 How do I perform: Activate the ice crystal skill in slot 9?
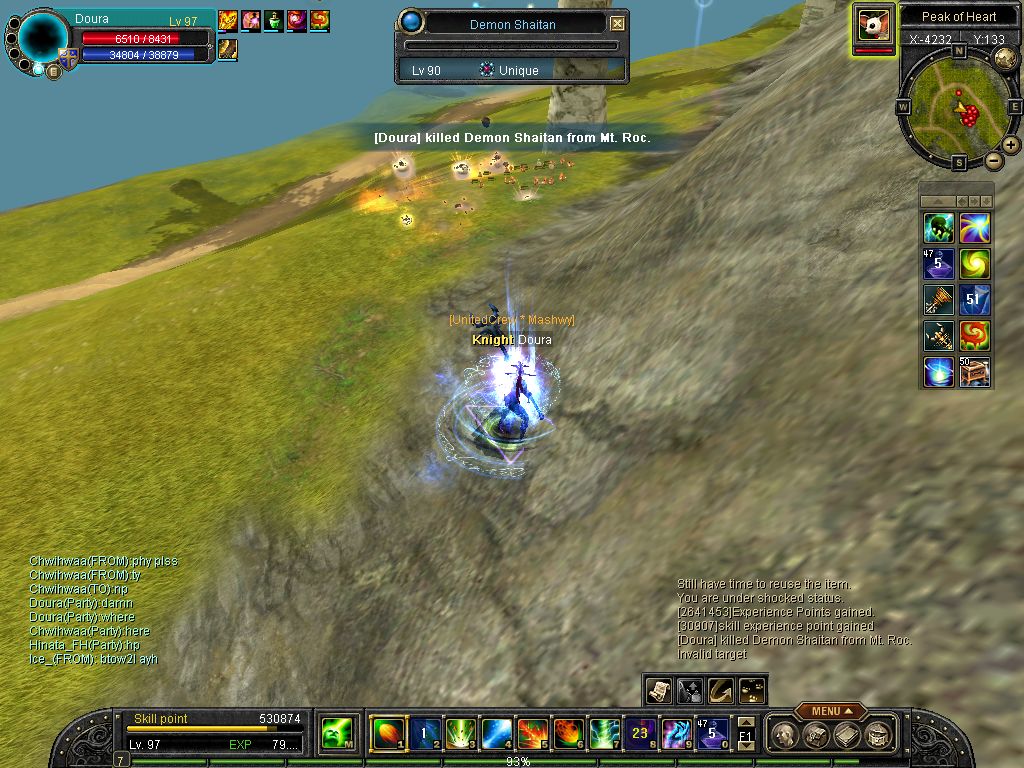click(676, 734)
